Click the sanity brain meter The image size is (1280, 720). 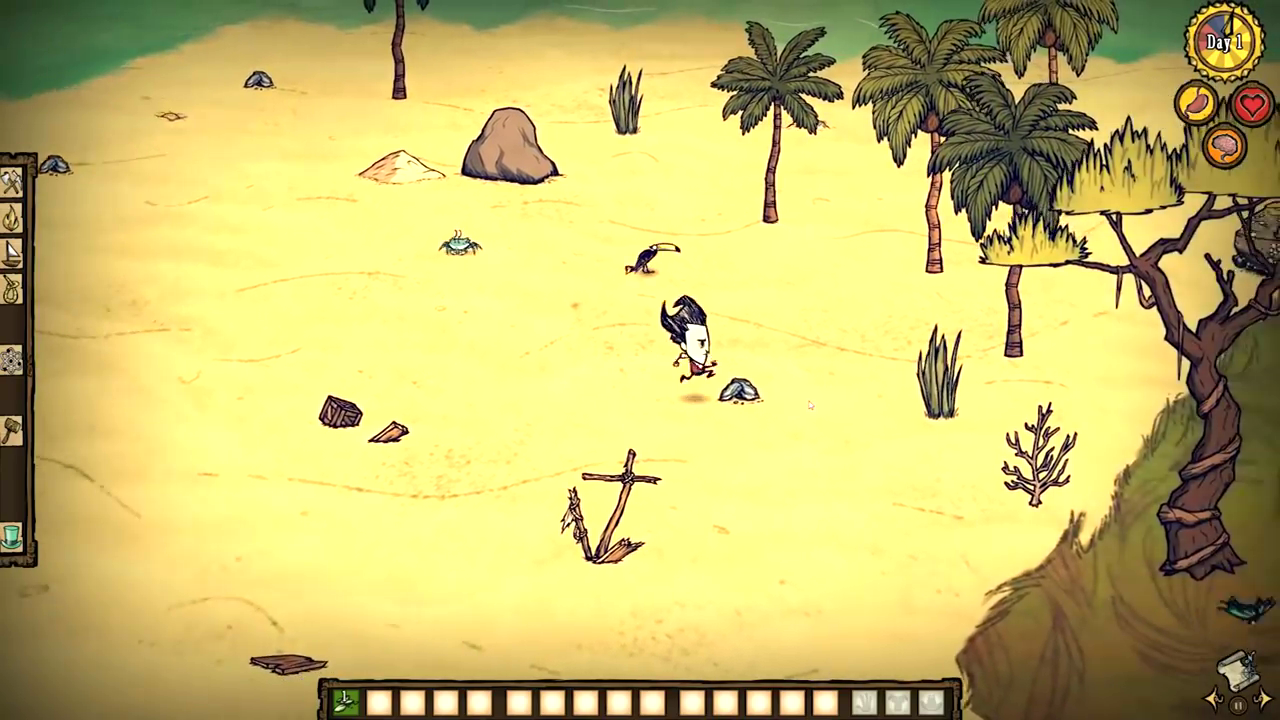click(1224, 147)
